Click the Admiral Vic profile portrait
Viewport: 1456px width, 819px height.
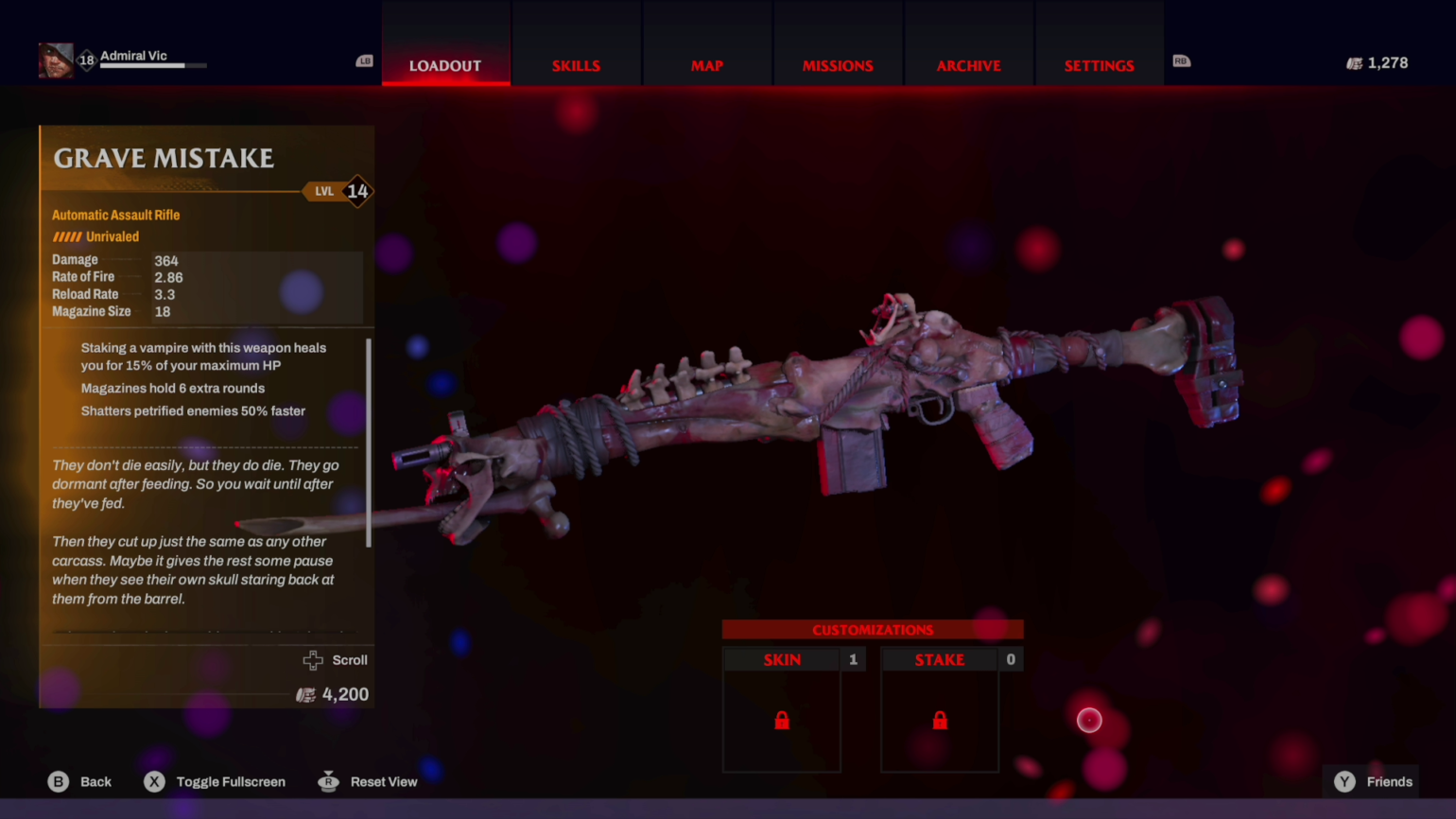click(57, 59)
